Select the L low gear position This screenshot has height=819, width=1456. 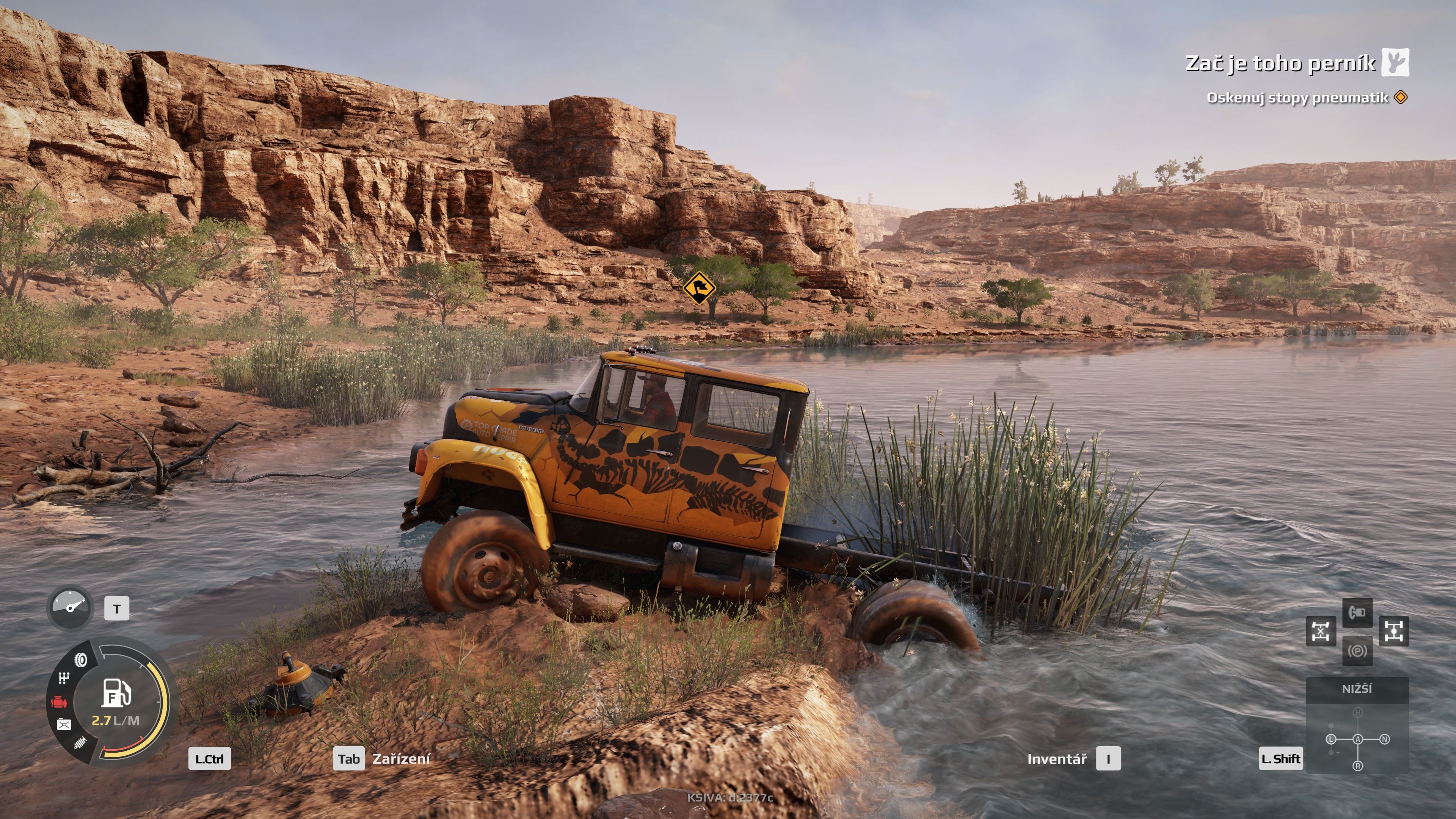1331,739
